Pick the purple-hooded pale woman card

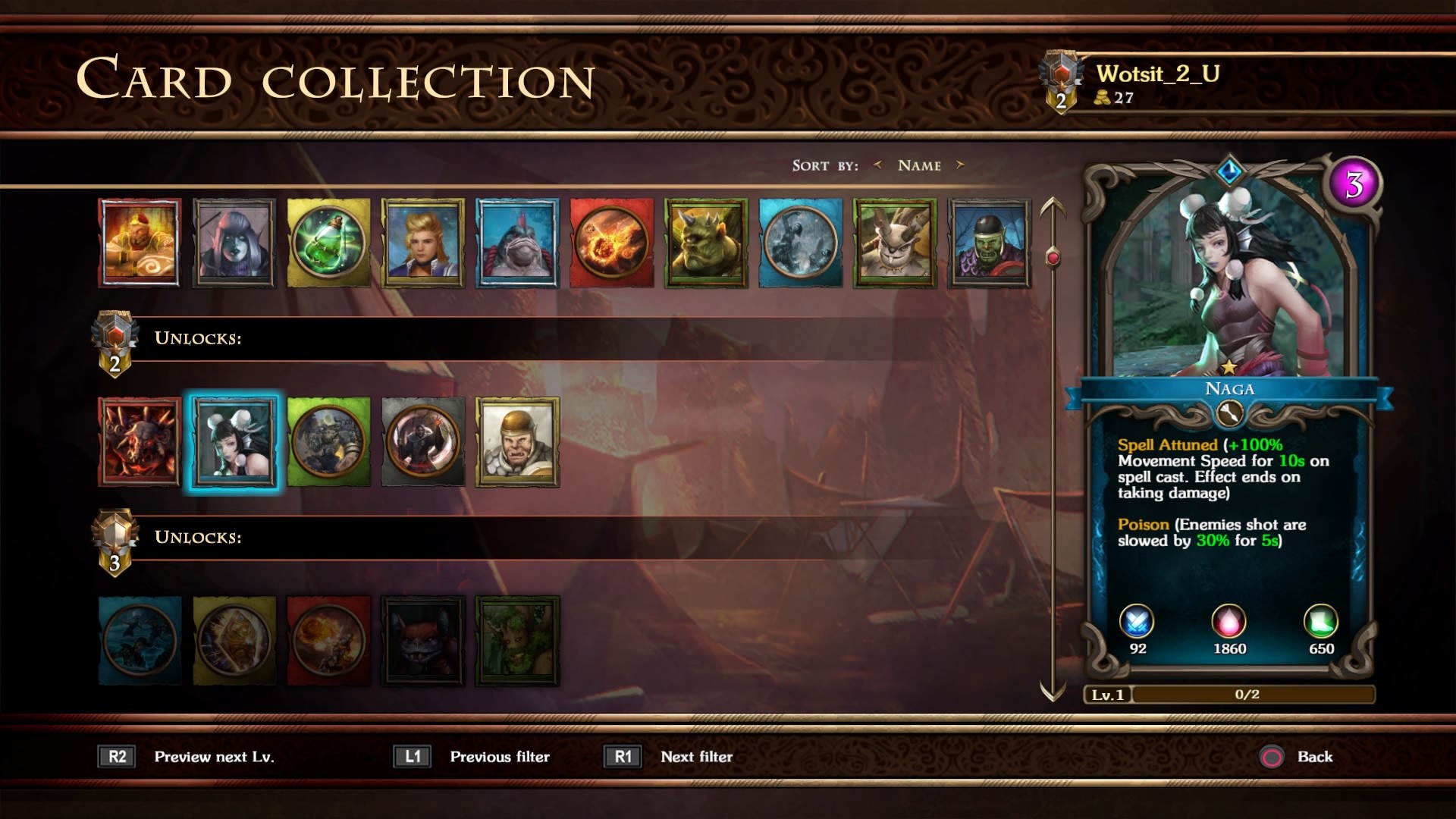(x=234, y=243)
